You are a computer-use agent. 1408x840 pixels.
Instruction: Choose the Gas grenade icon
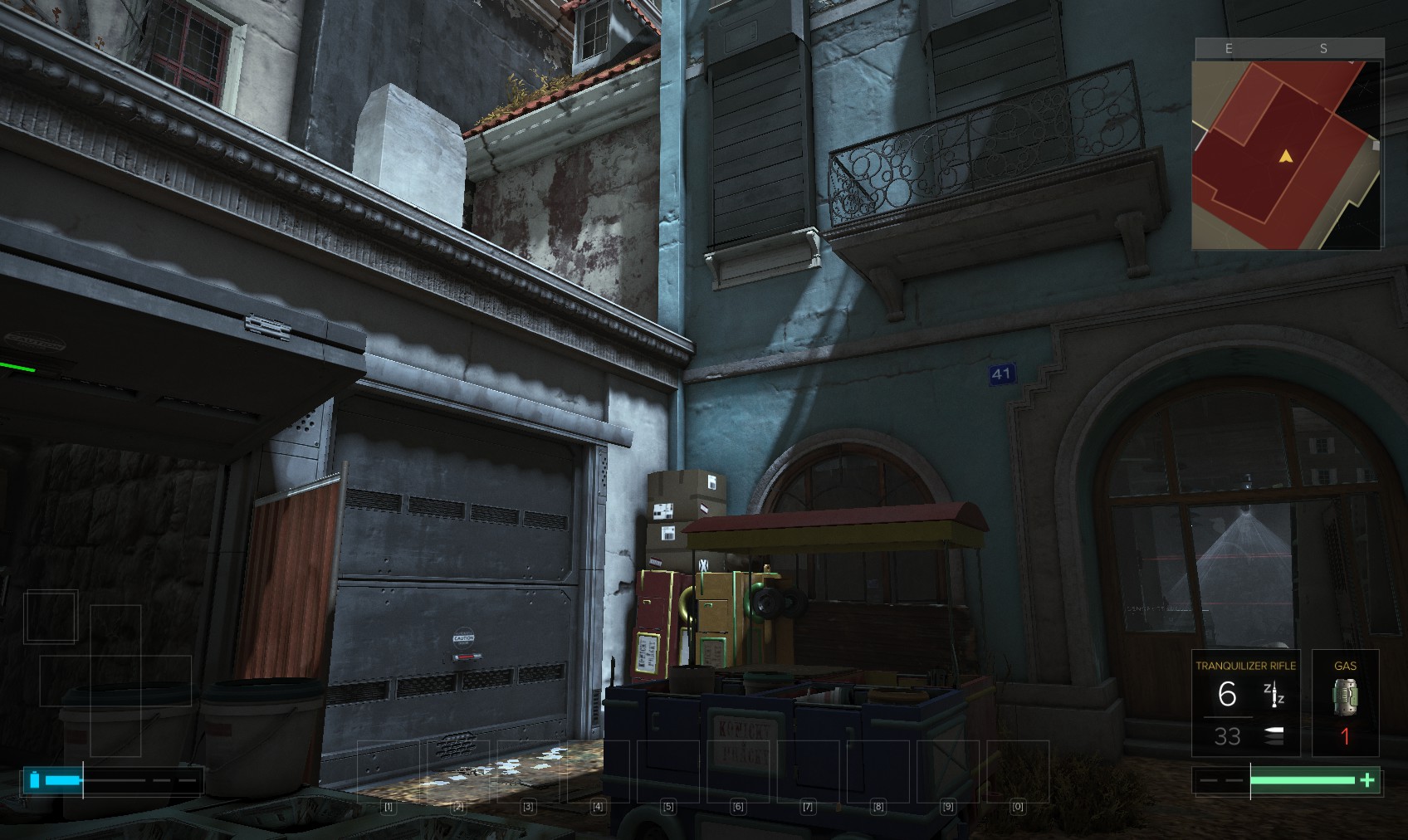[1345, 696]
